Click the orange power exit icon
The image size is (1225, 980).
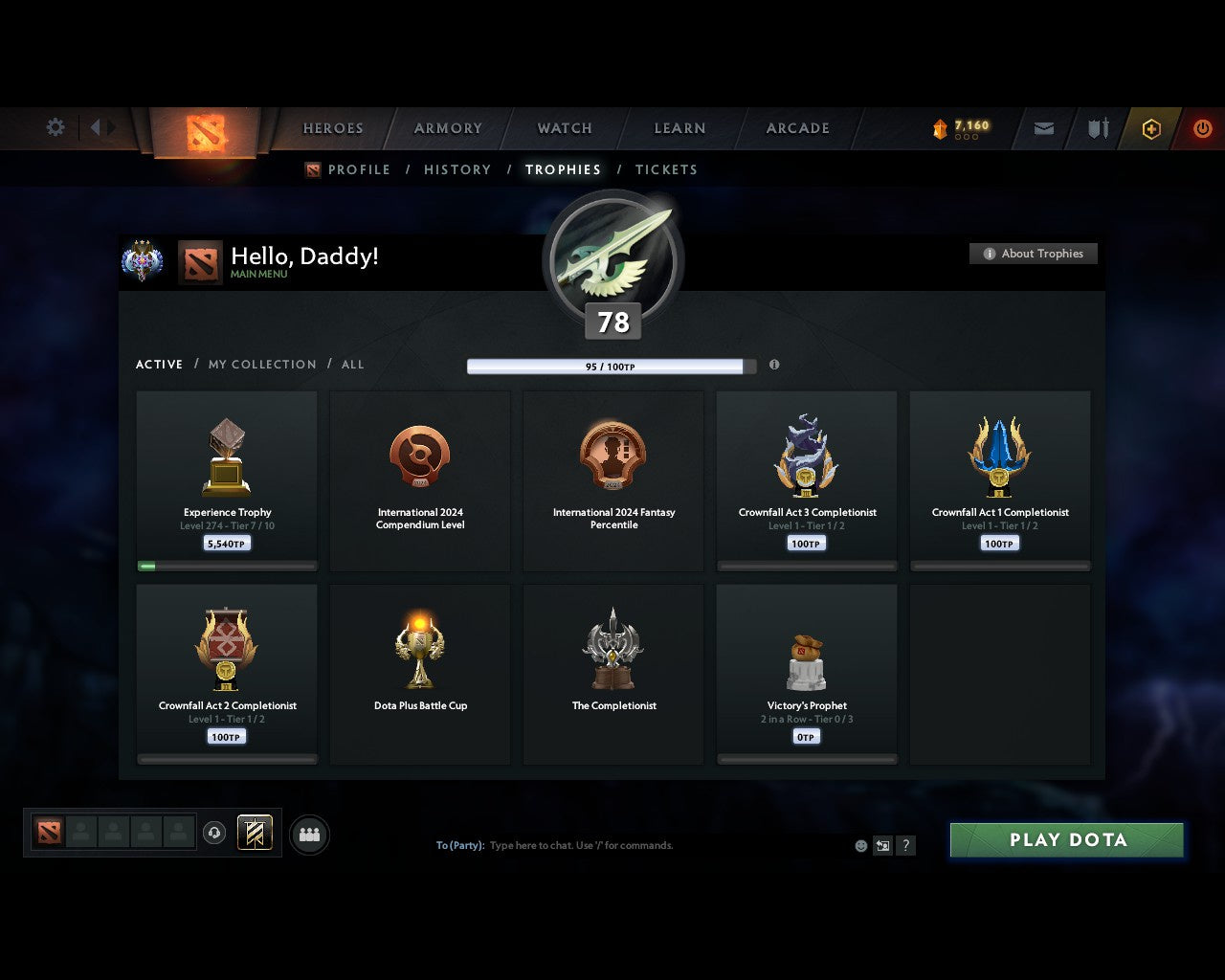coord(1203,128)
